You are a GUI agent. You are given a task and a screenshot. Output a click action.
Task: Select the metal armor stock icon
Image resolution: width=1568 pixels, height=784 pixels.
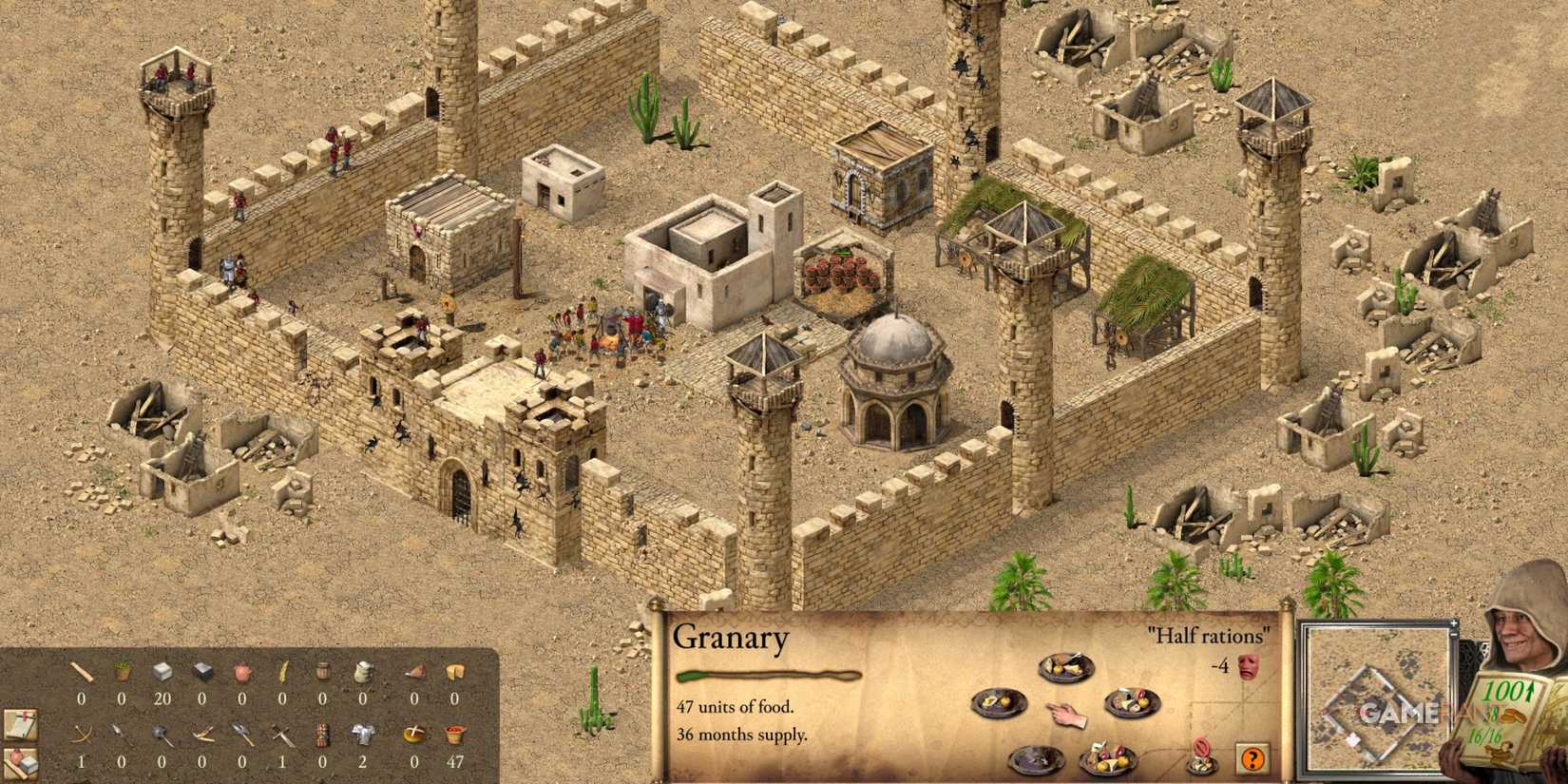click(361, 733)
